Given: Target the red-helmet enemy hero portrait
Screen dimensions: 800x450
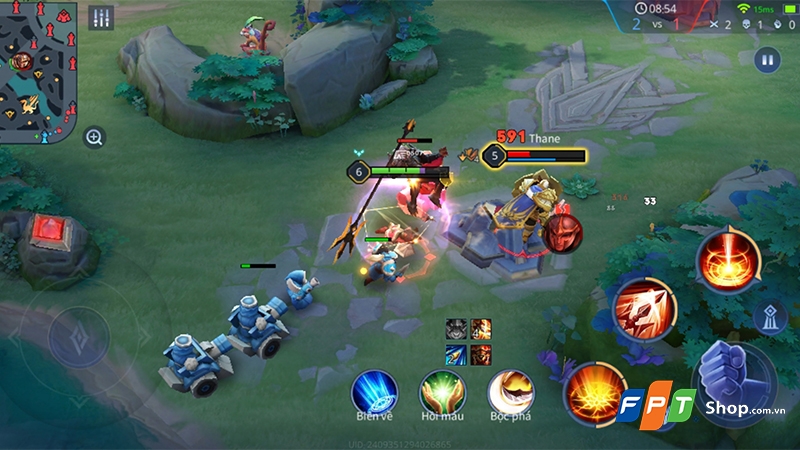Looking at the screenshot, I should (562, 232).
